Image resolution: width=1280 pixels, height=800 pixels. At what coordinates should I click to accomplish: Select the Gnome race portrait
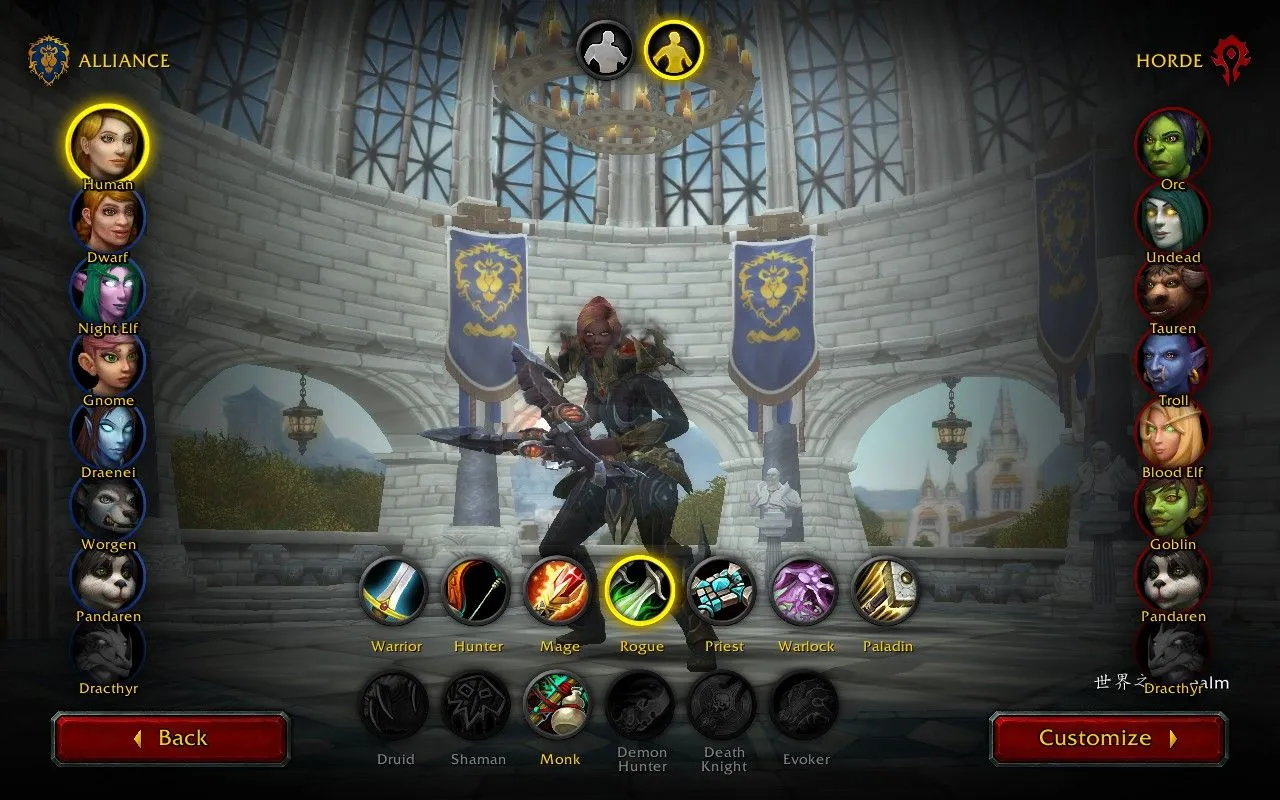click(x=108, y=361)
